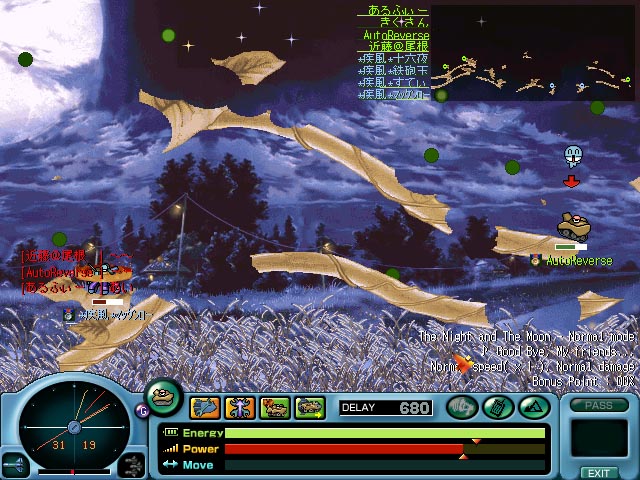Toggle the round mountain terrain button
This screenshot has height=480, width=640.
531,407
